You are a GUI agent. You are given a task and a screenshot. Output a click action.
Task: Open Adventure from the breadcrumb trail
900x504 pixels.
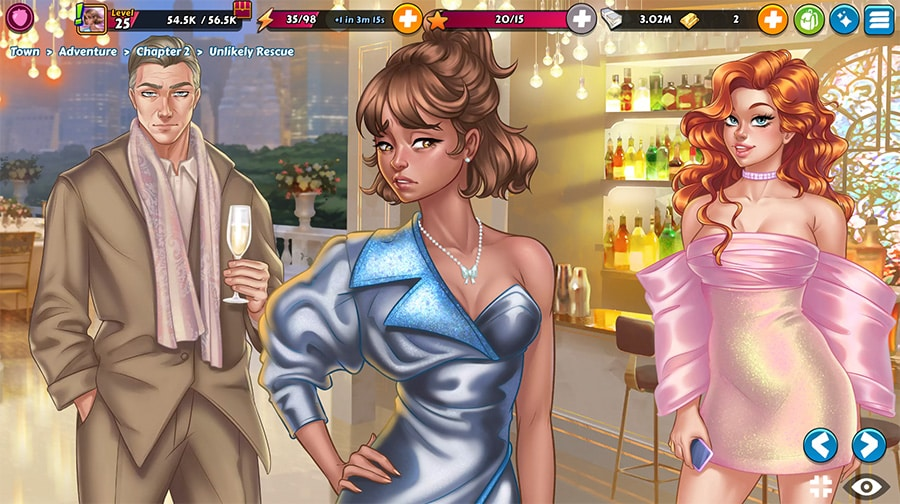pos(87,51)
